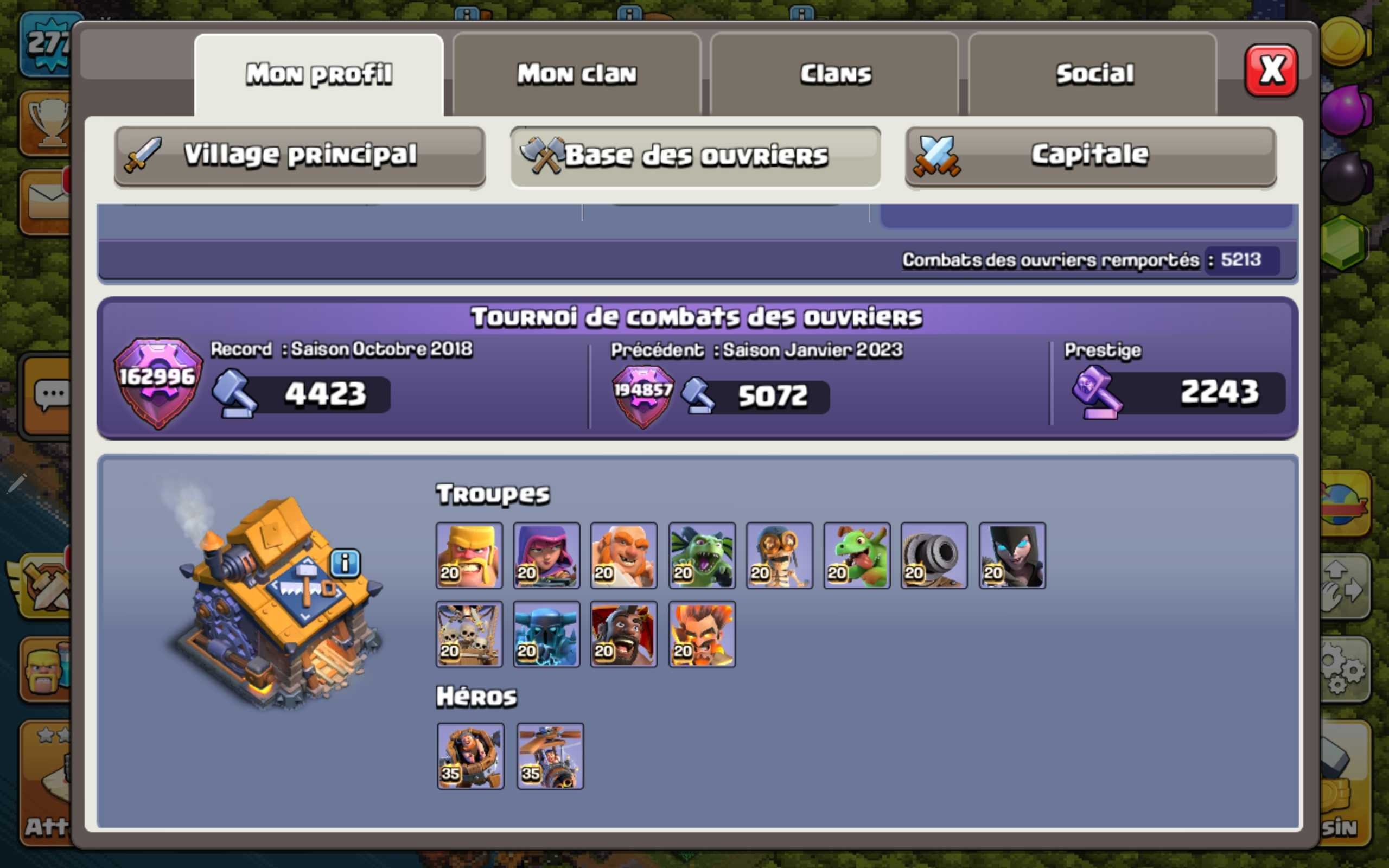Select the Hog Glider troop icon

pyautogui.click(x=623, y=634)
